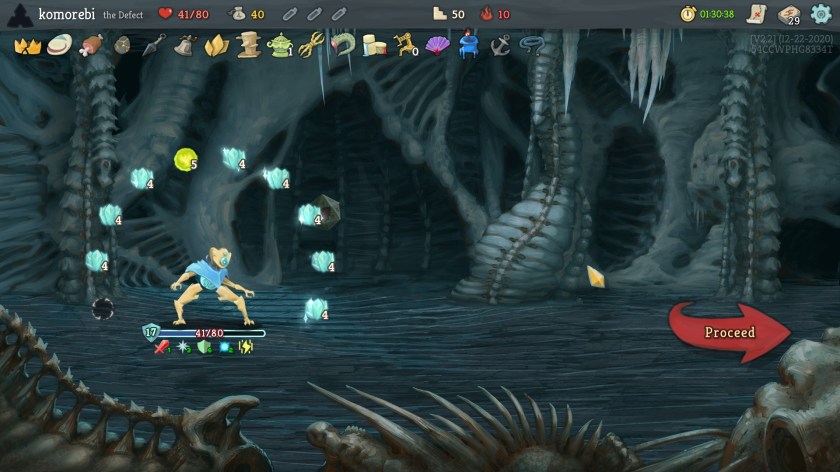The image size is (840, 472).
Task: View the deck of 29 cards
Action: point(788,15)
